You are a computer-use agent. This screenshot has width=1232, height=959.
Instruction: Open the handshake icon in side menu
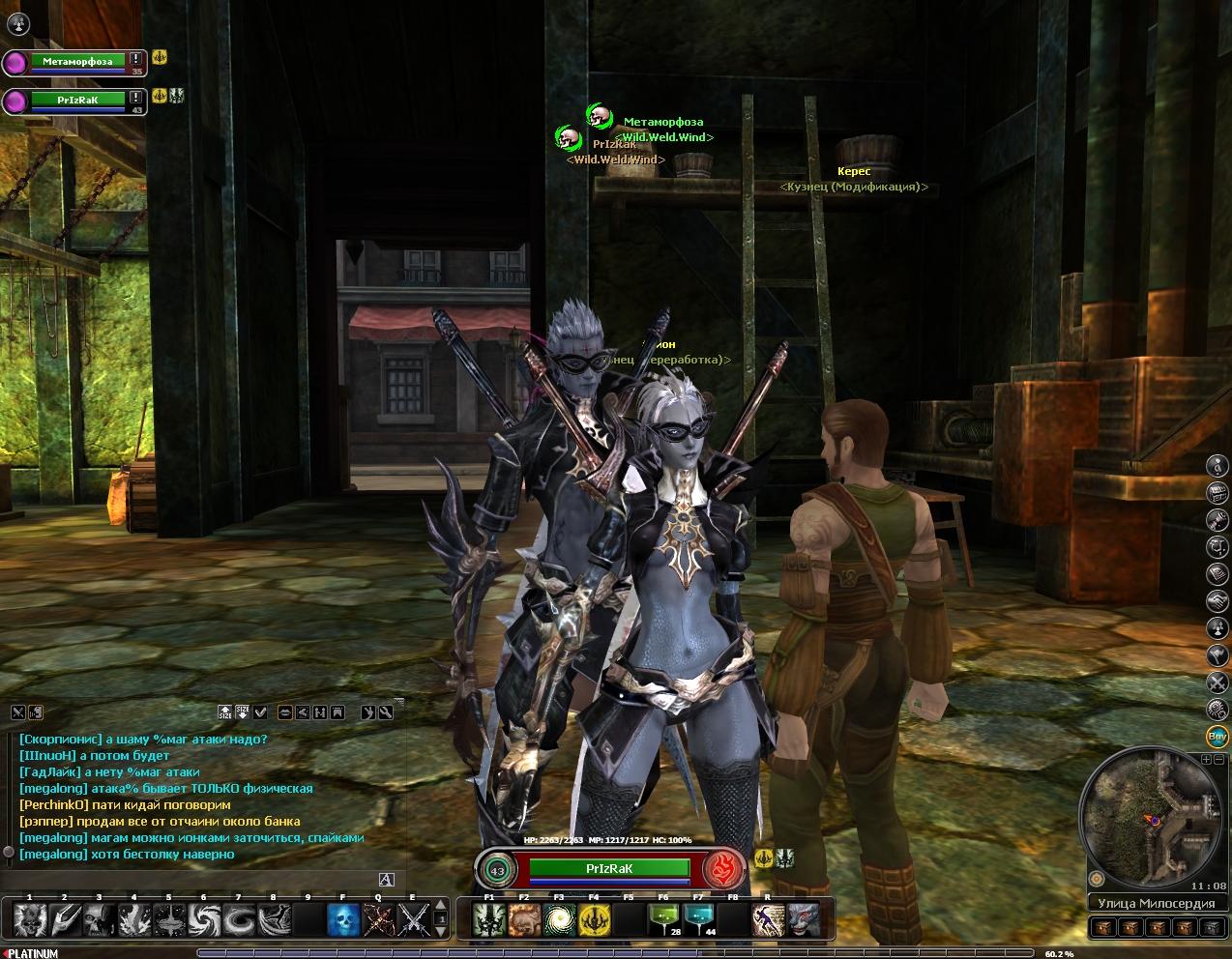coord(1217,601)
